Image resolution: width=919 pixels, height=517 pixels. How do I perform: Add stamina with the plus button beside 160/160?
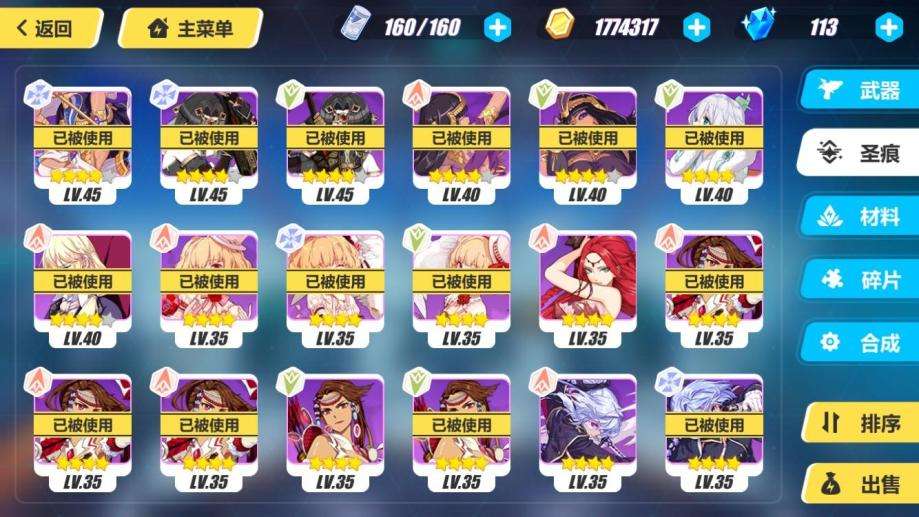pos(497,27)
